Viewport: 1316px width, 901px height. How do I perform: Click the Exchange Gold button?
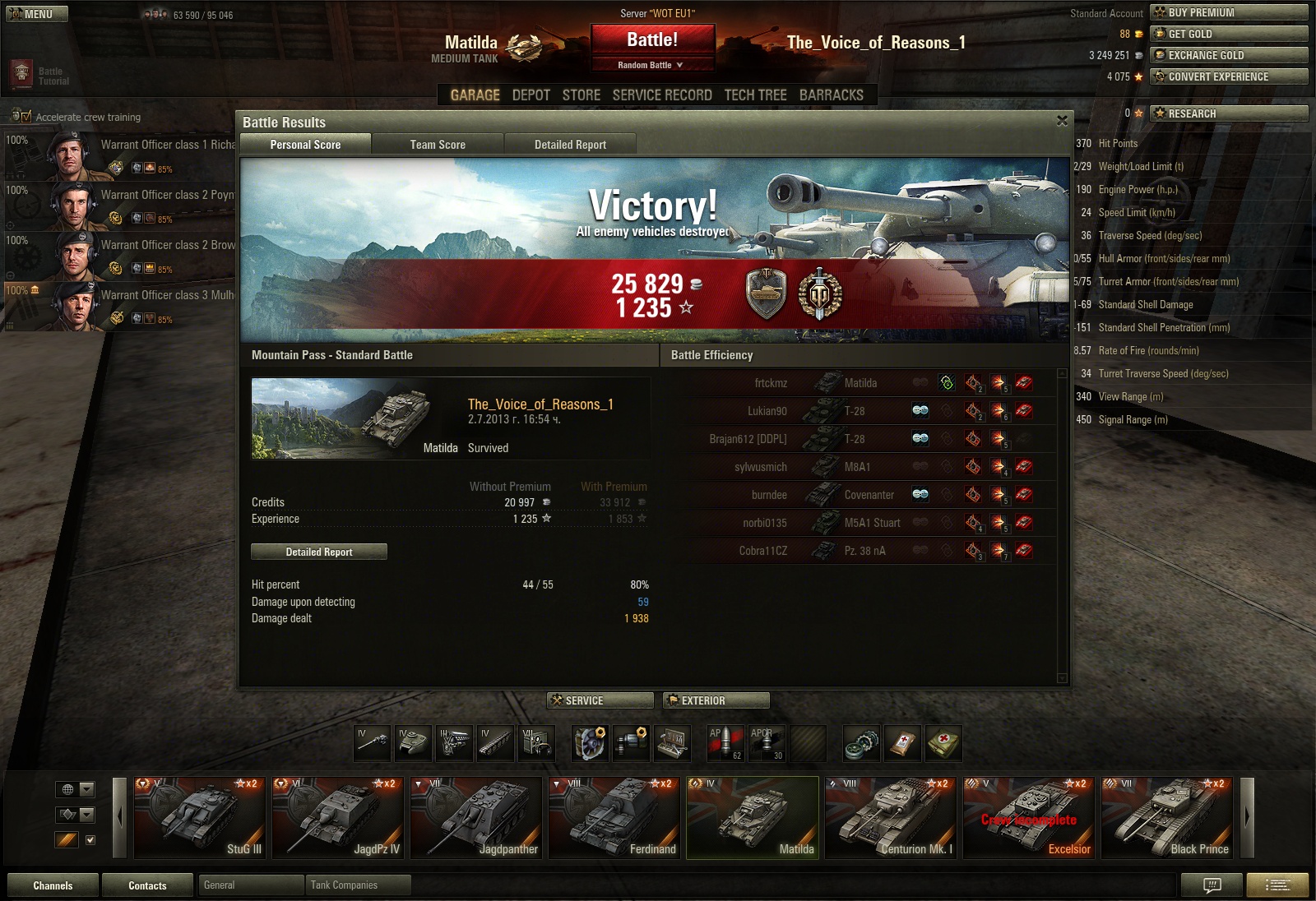click(x=1229, y=55)
